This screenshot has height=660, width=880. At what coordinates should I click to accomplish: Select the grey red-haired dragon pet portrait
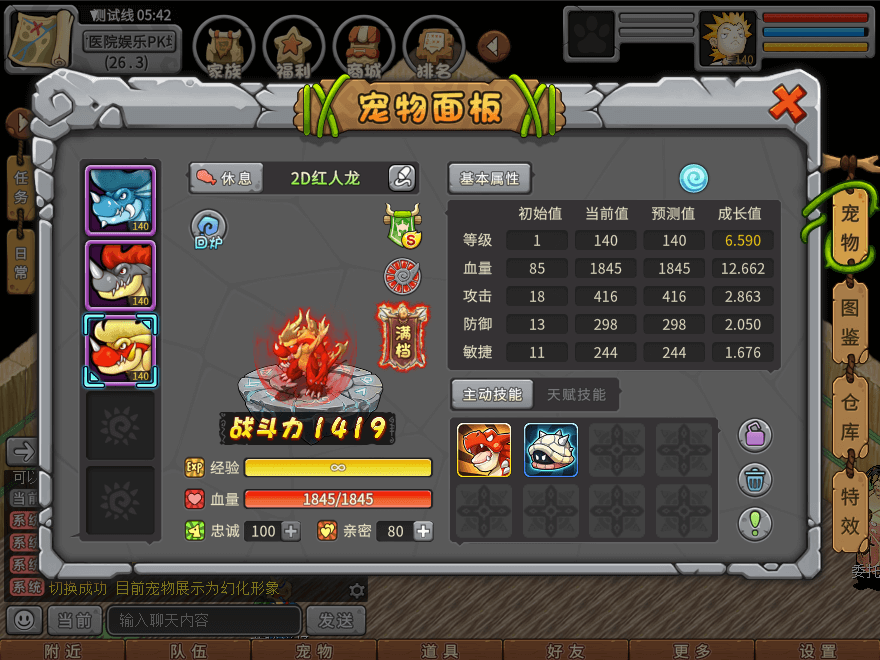121,273
